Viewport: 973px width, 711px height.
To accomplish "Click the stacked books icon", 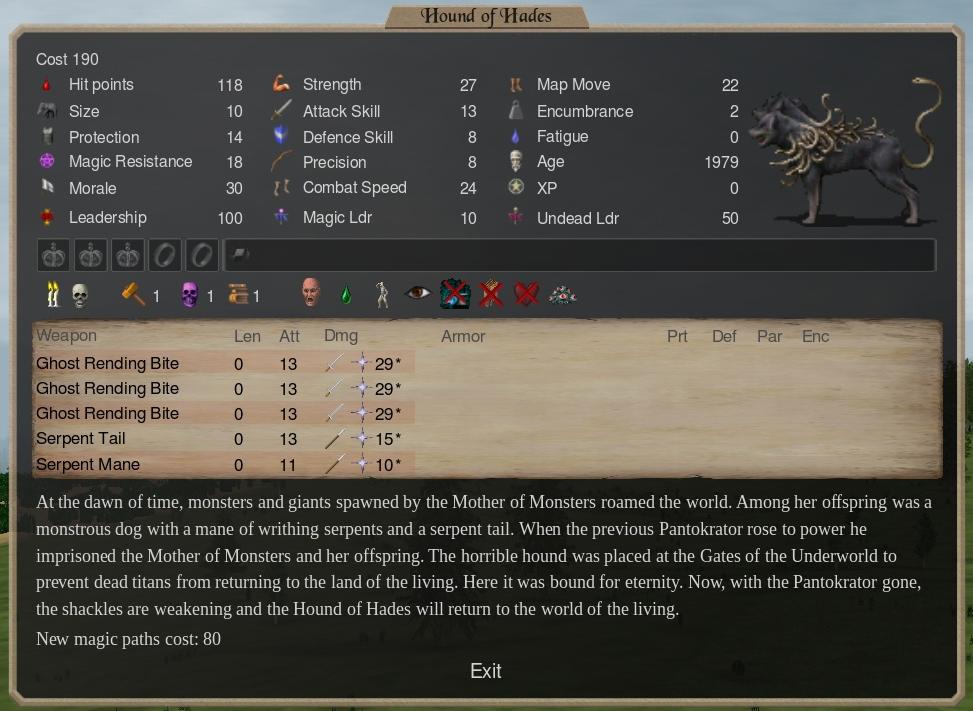I will 238,295.
